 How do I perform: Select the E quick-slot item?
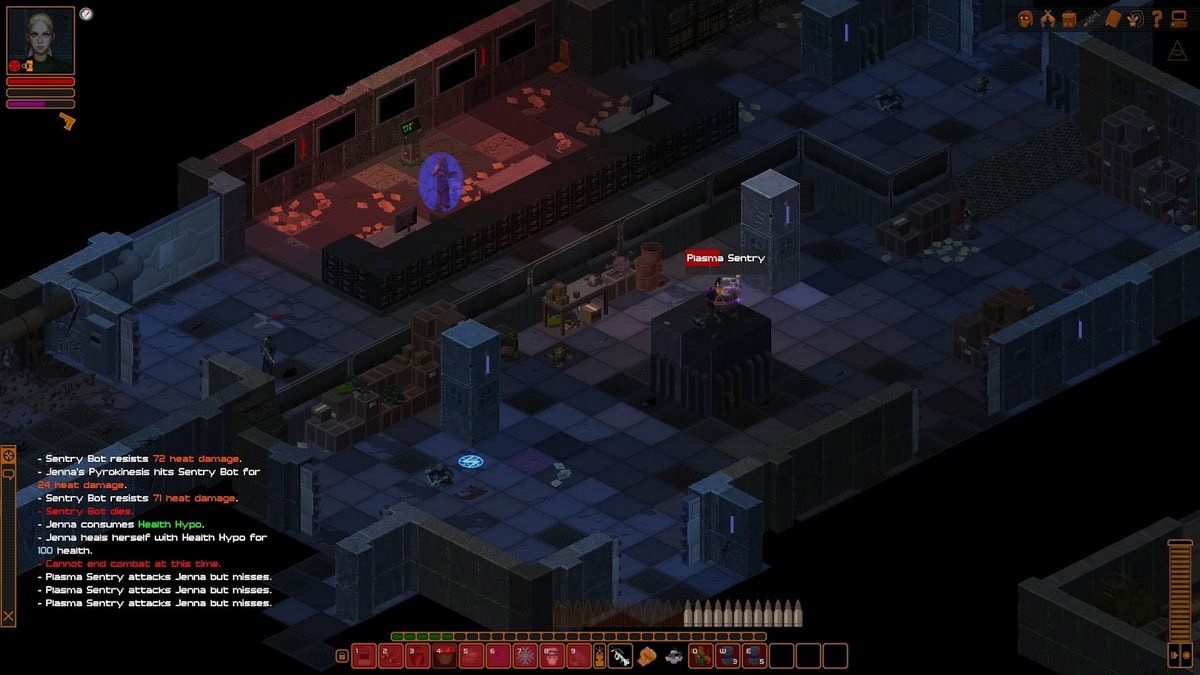tap(755, 656)
